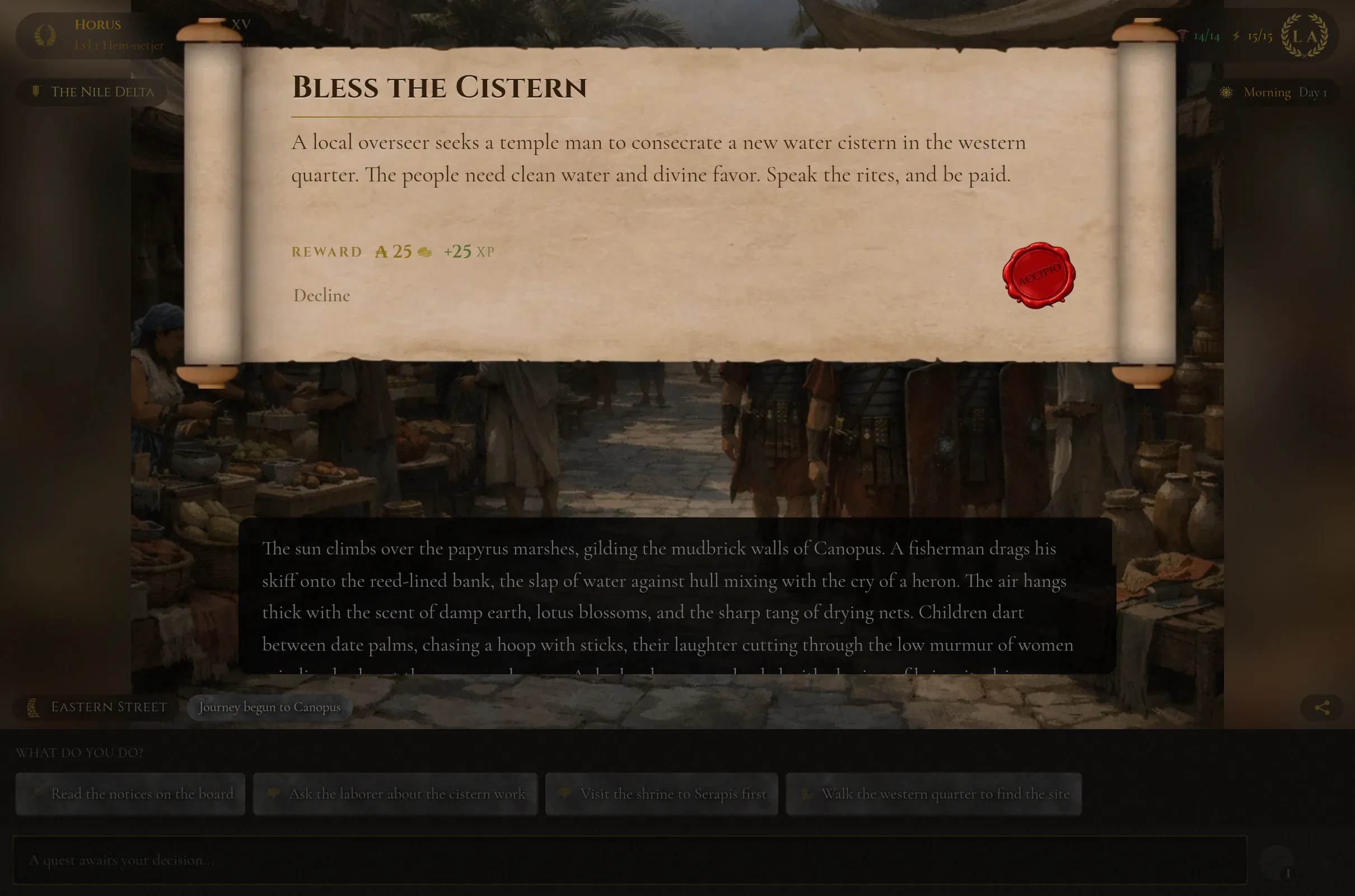Image resolution: width=1355 pixels, height=896 pixels.
Task: Select Ask the laborer about the cistern work
Action: (x=395, y=794)
